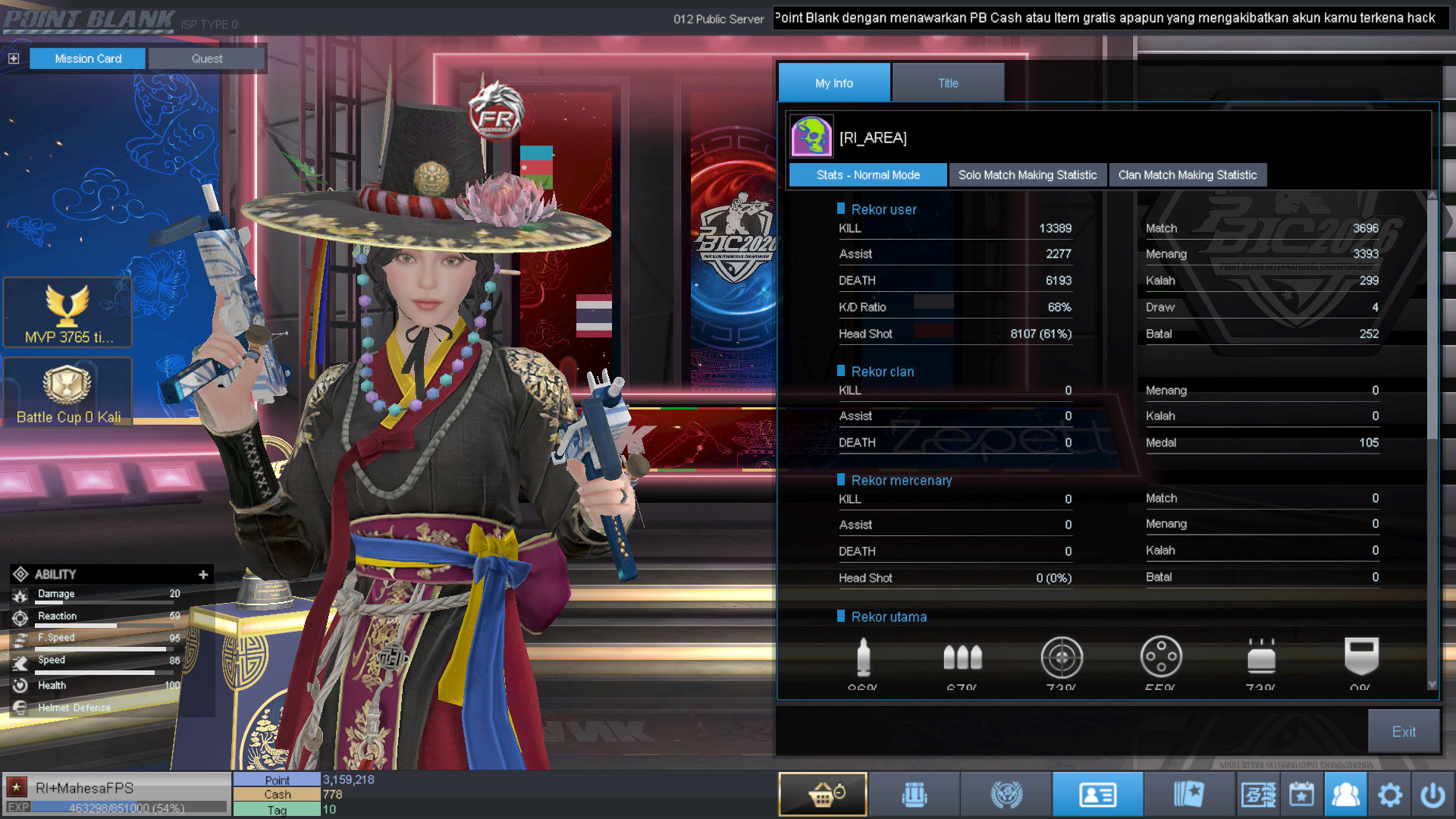Click the [RI_AREA] skull avatar
The image size is (1456, 819).
(x=811, y=136)
